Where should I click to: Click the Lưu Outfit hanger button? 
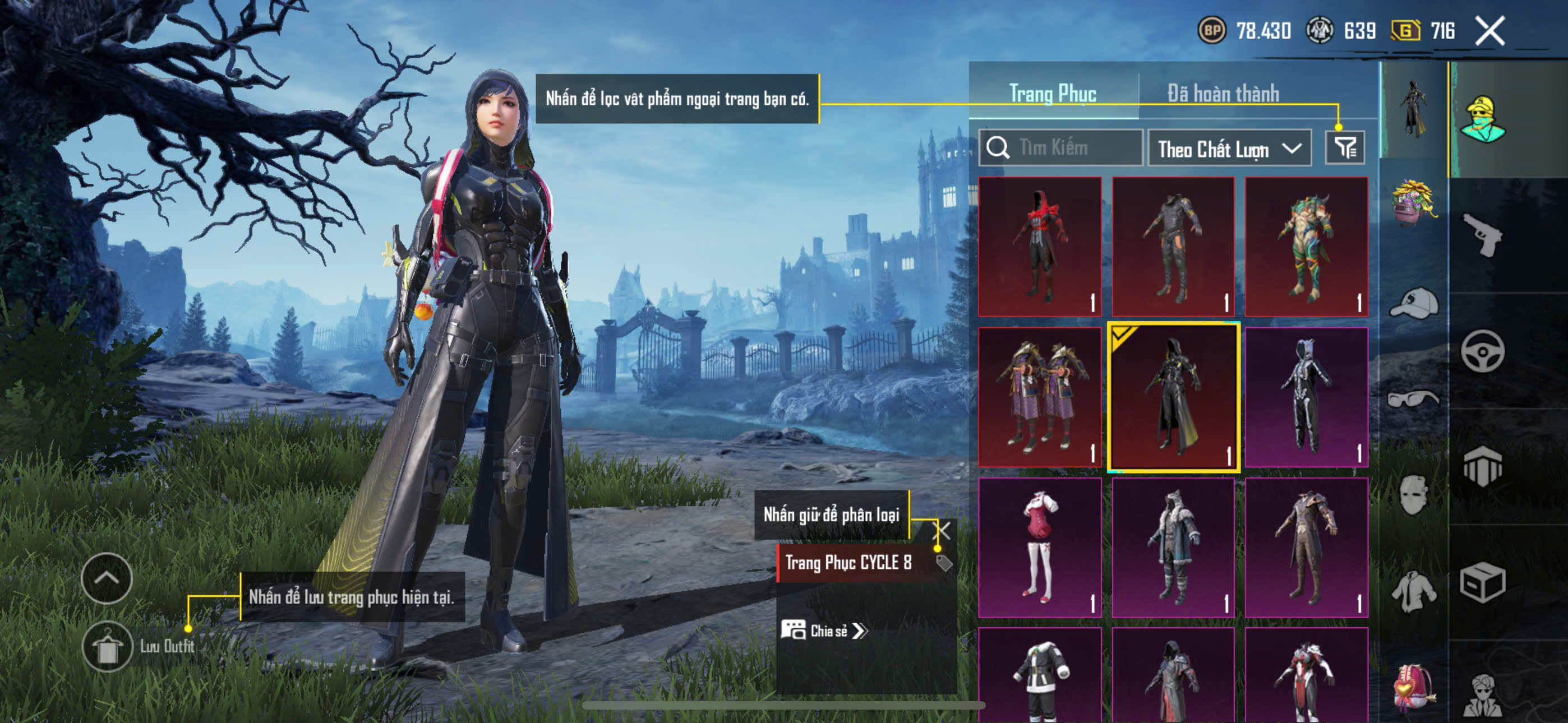tap(107, 646)
